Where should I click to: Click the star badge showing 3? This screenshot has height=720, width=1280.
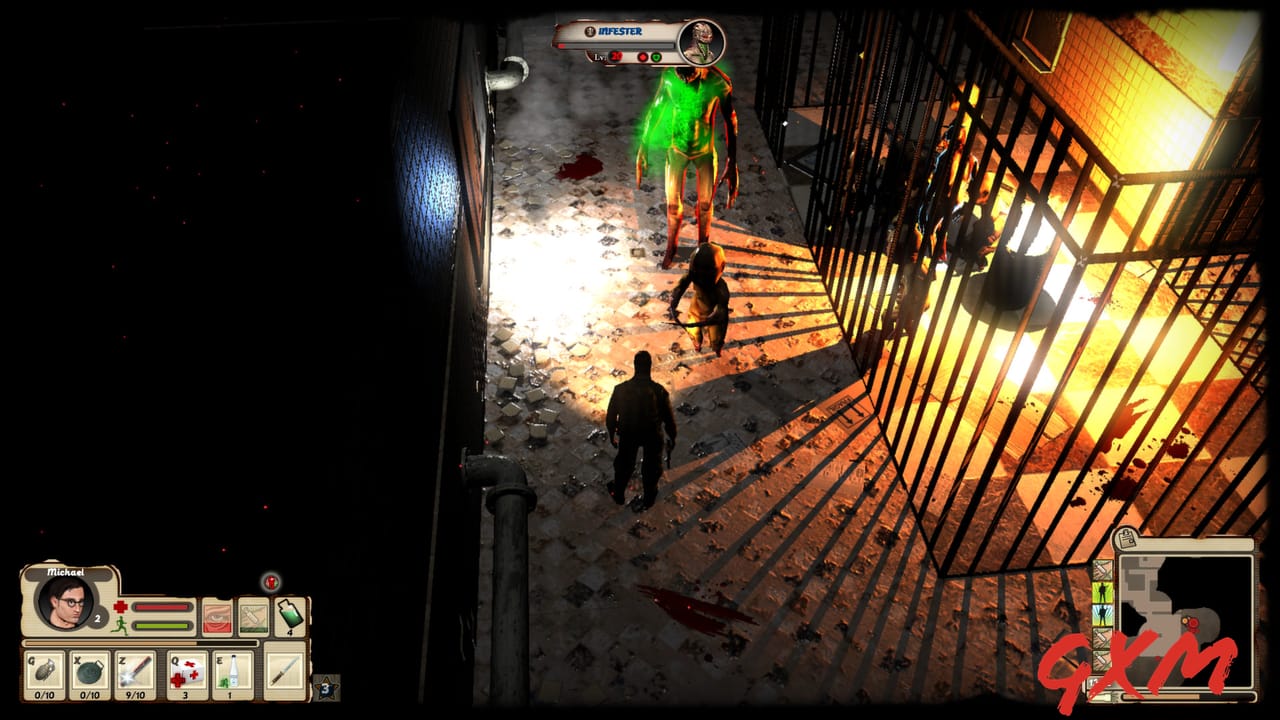325,688
